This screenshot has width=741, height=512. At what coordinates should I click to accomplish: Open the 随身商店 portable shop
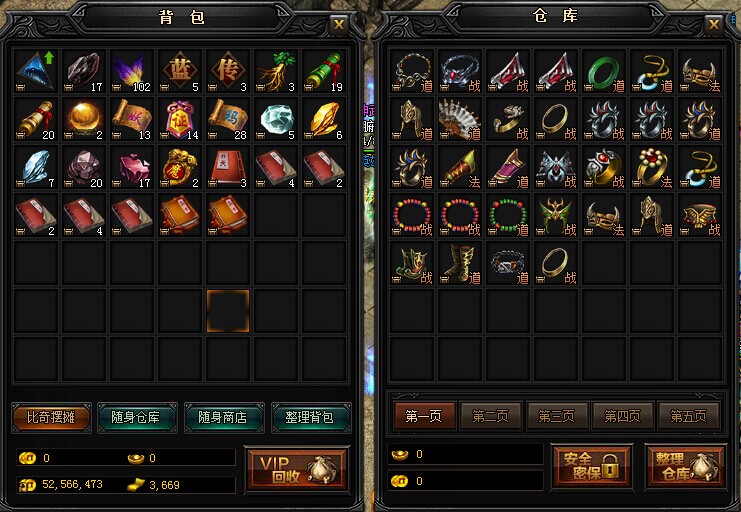click(x=222, y=417)
